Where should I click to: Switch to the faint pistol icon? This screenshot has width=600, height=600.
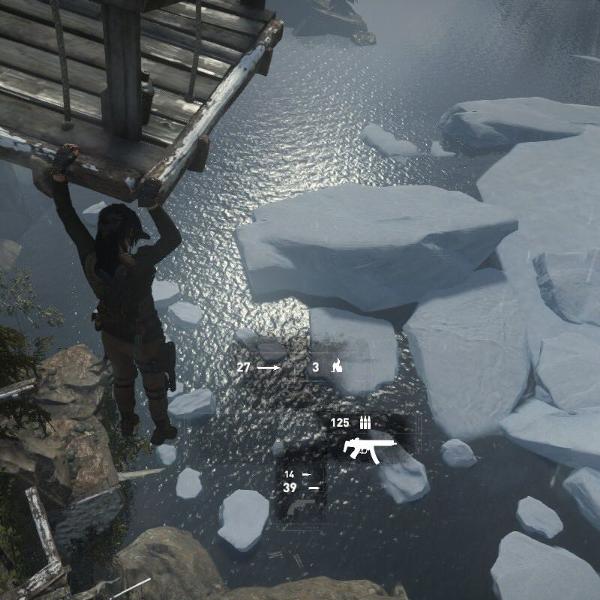pyautogui.click(x=300, y=507)
